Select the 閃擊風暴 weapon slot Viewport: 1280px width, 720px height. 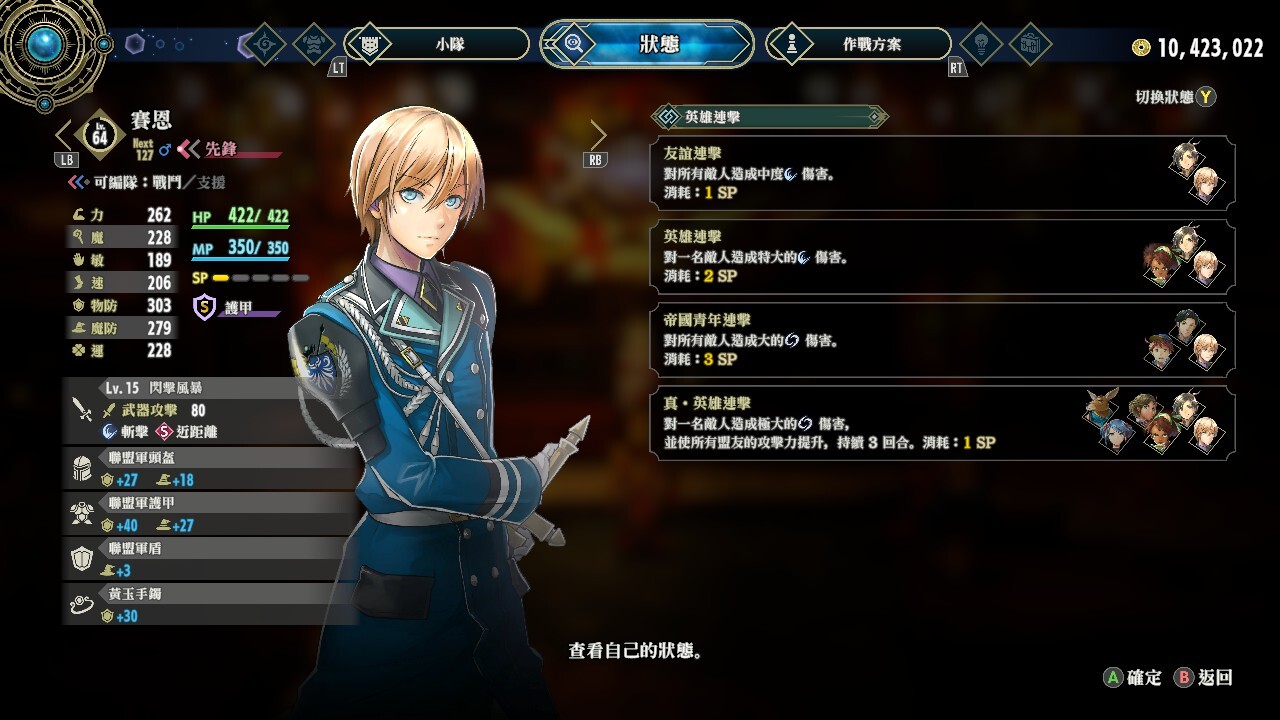(x=210, y=410)
